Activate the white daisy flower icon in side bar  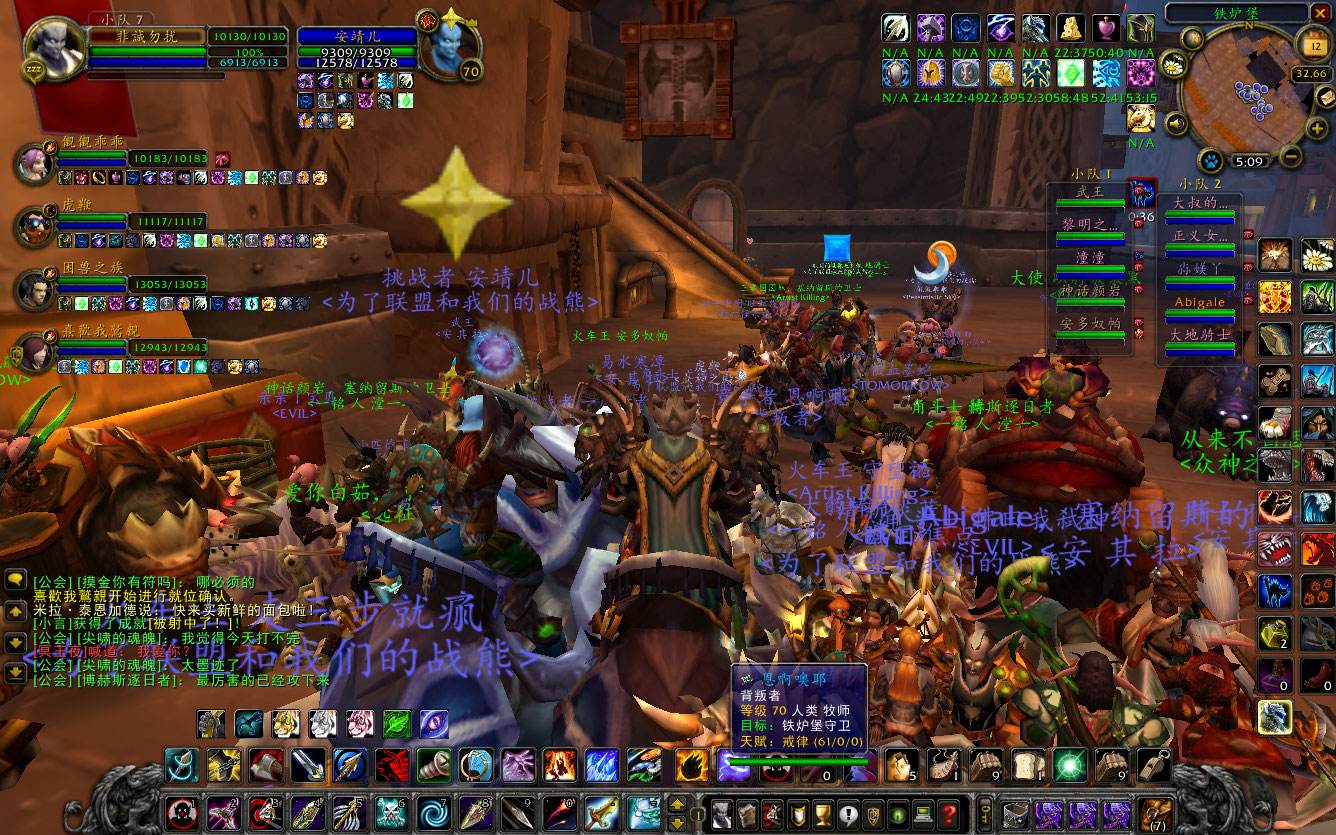click(x=1316, y=256)
